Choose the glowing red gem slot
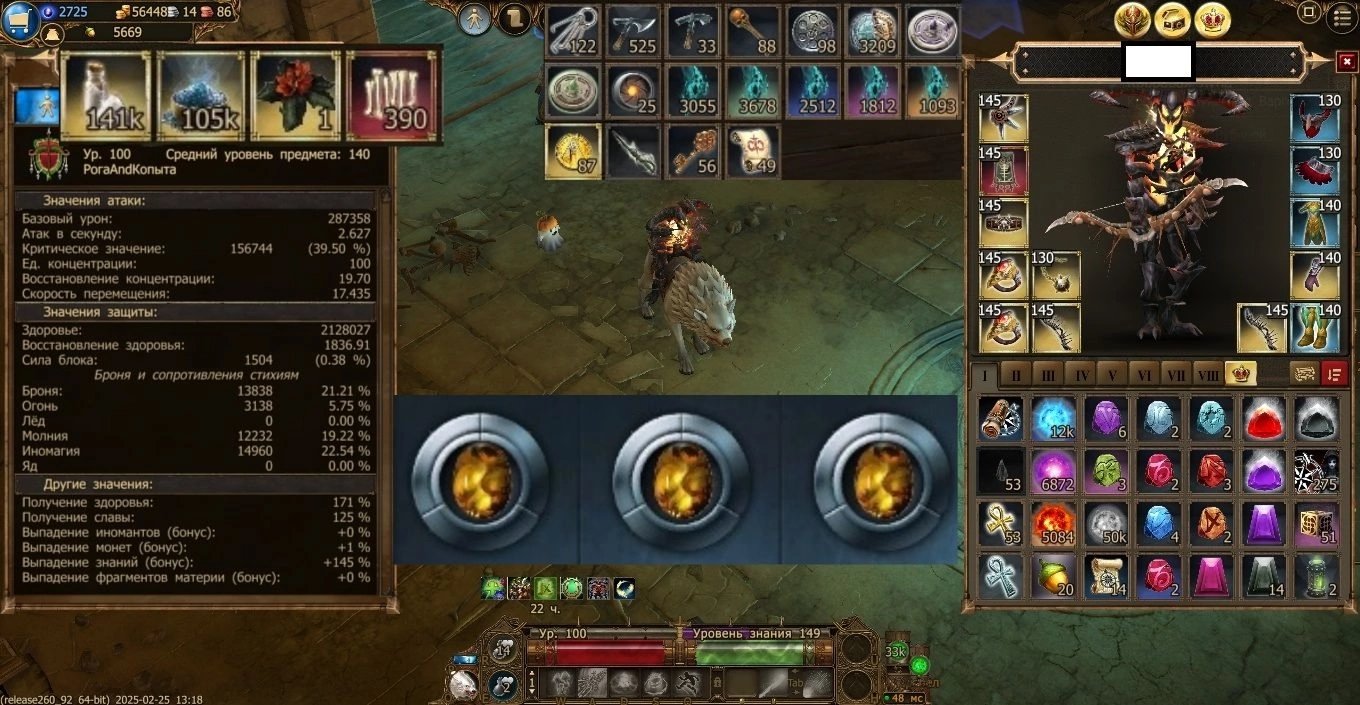This screenshot has width=1360, height=705. tap(1264, 417)
